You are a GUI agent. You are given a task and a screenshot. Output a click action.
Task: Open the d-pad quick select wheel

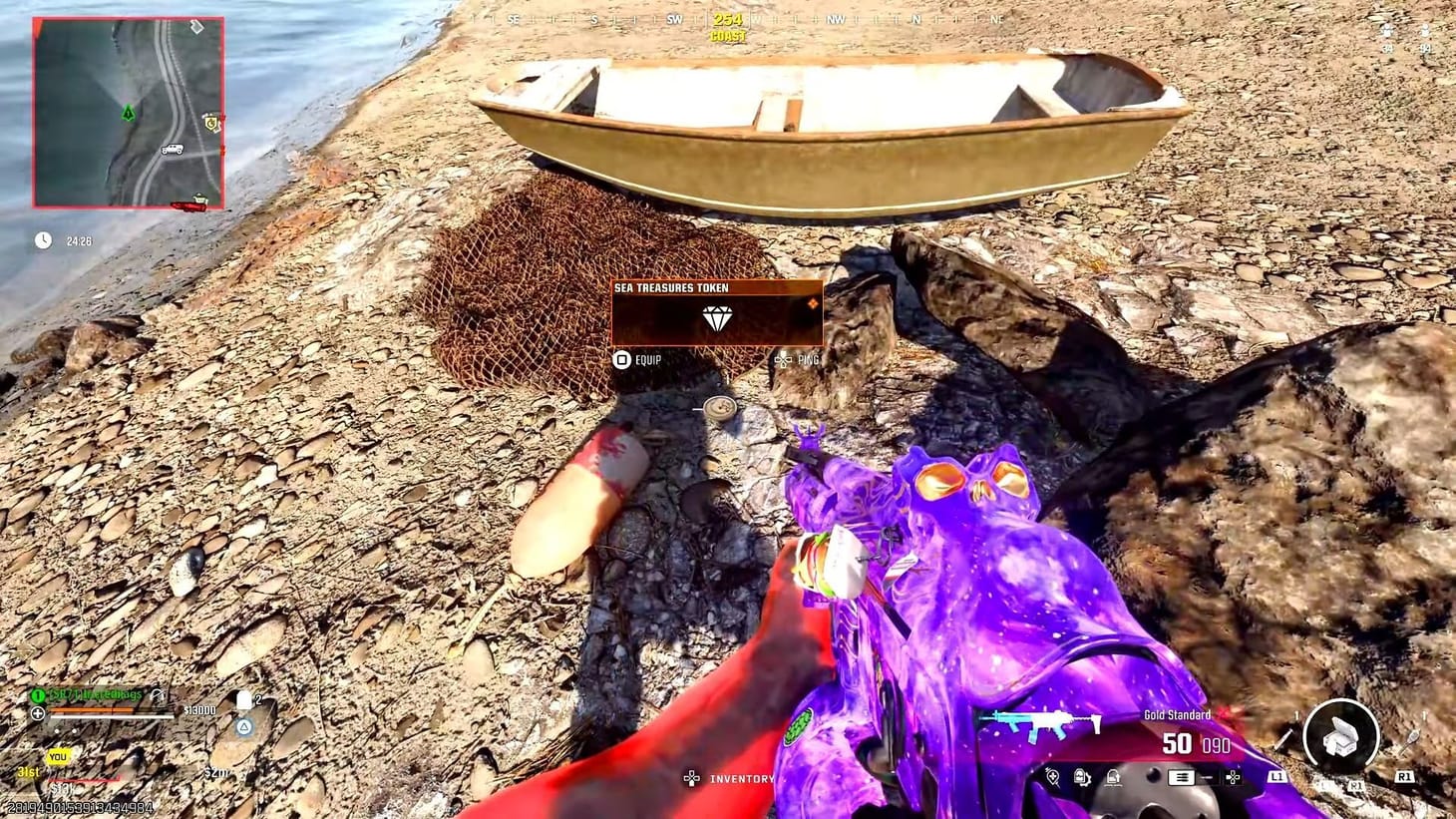(1233, 778)
